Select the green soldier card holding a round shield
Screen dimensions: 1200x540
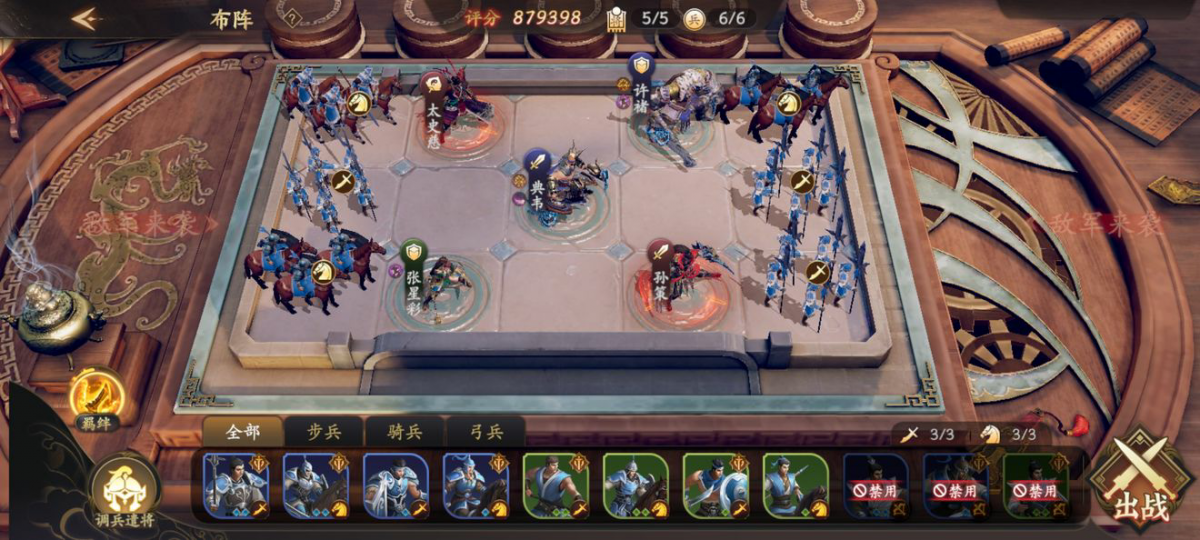[x=716, y=485]
